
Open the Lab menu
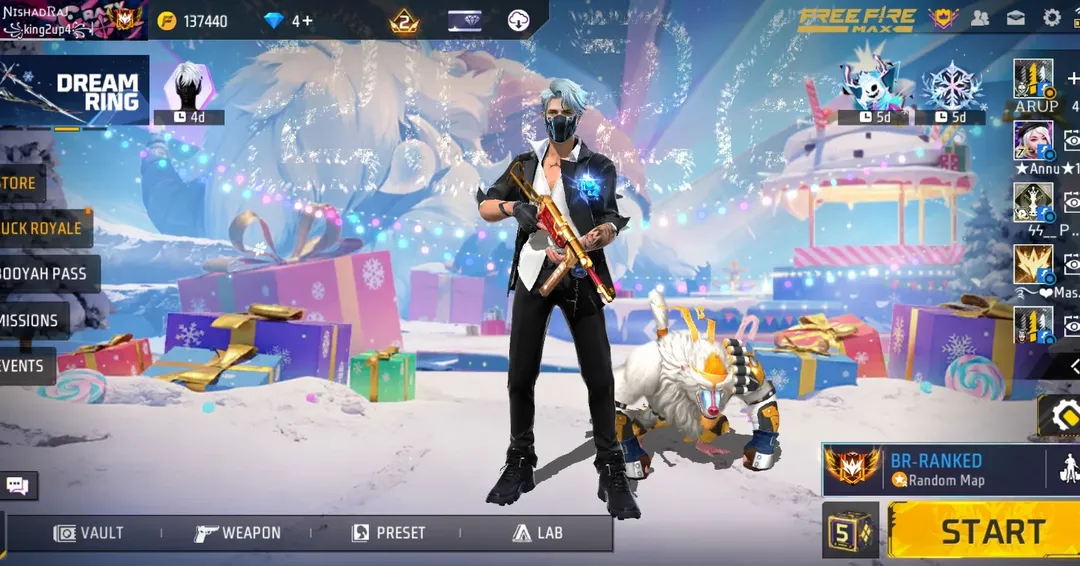tap(538, 533)
